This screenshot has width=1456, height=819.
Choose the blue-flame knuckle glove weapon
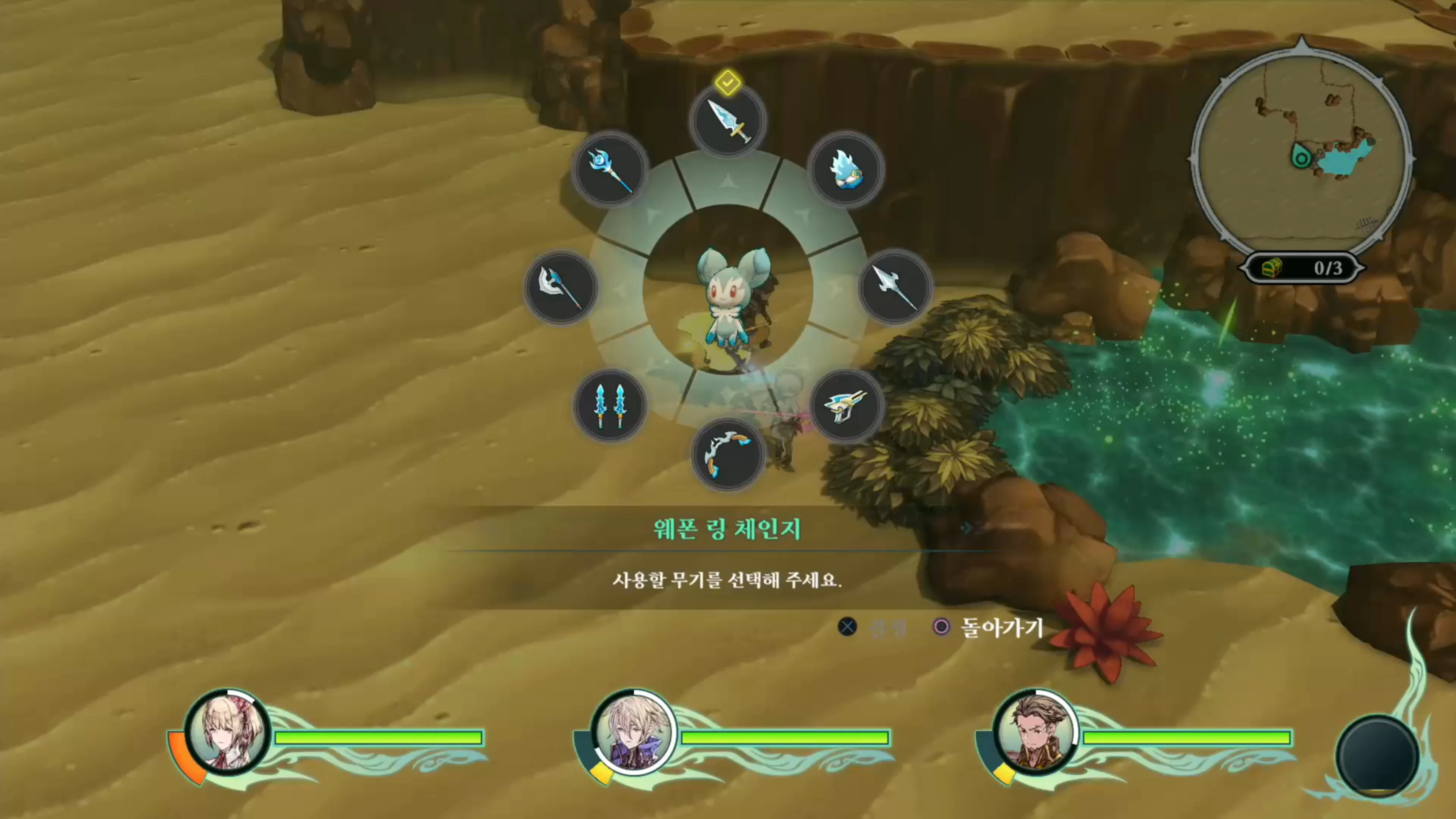click(846, 169)
